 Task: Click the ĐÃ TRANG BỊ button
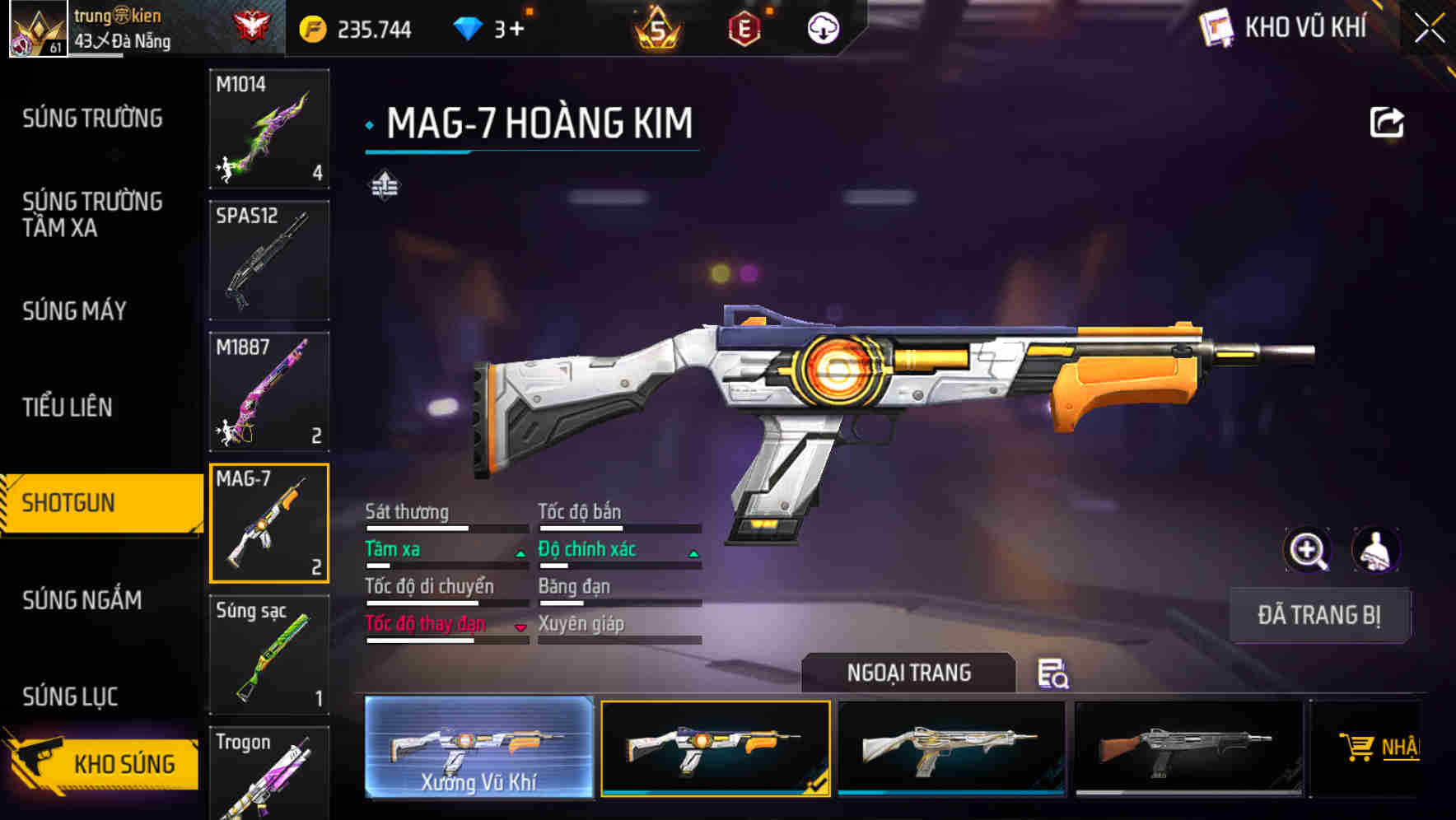tap(1318, 615)
